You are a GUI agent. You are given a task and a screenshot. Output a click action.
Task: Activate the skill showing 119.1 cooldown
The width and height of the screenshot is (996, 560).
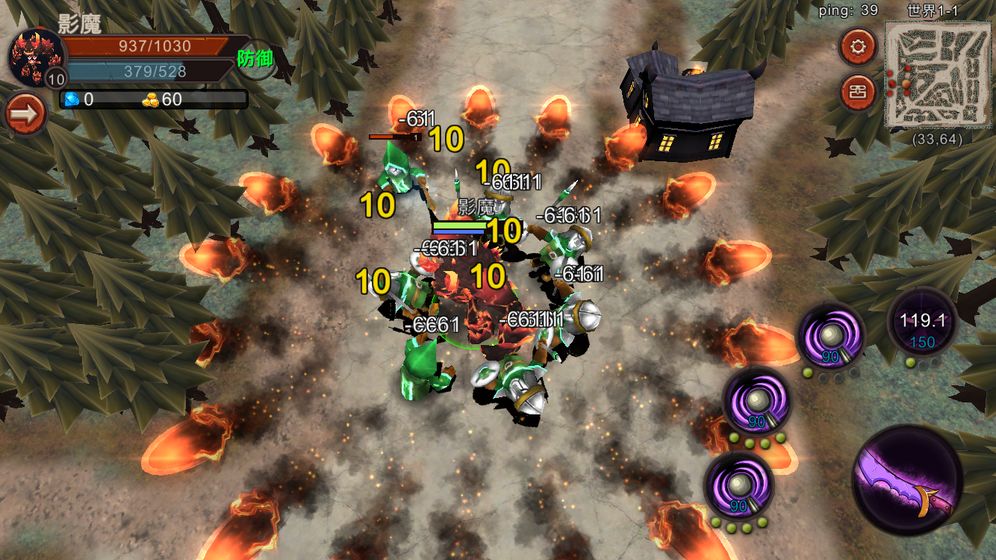coord(921,327)
